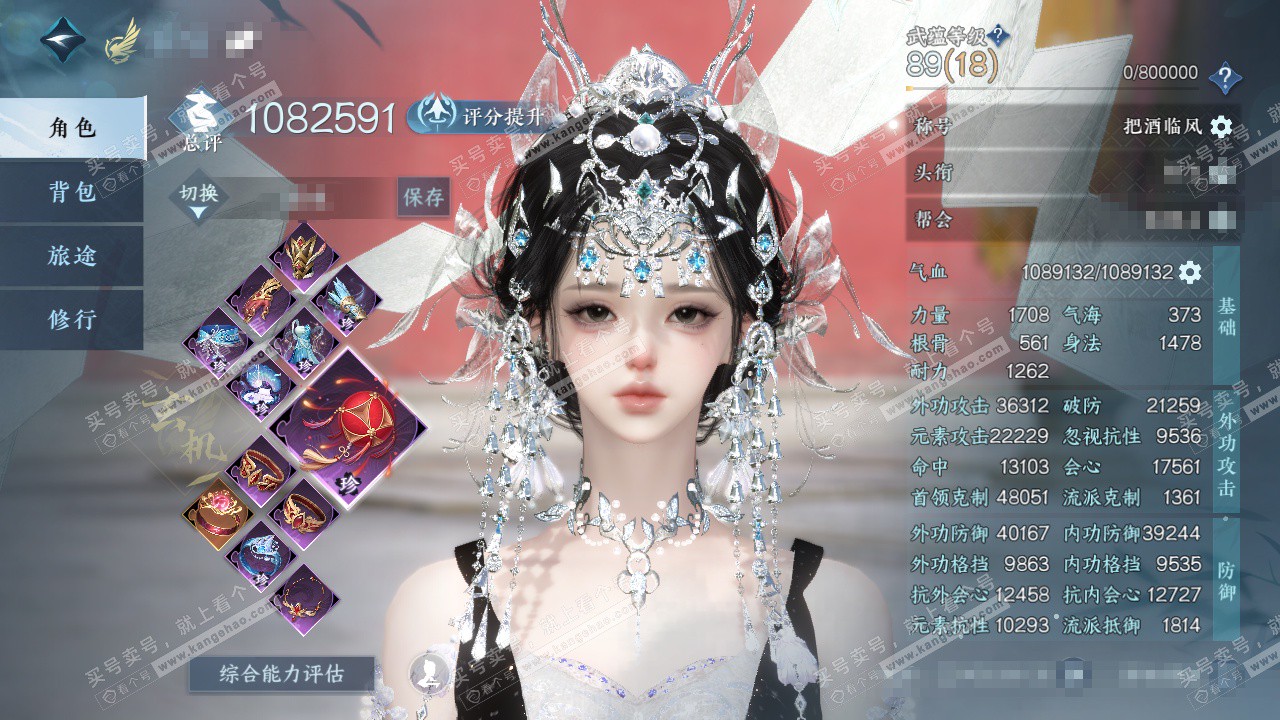Open the 切换 loadout dropdown
Screen dimensions: 1280x720
click(x=199, y=198)
